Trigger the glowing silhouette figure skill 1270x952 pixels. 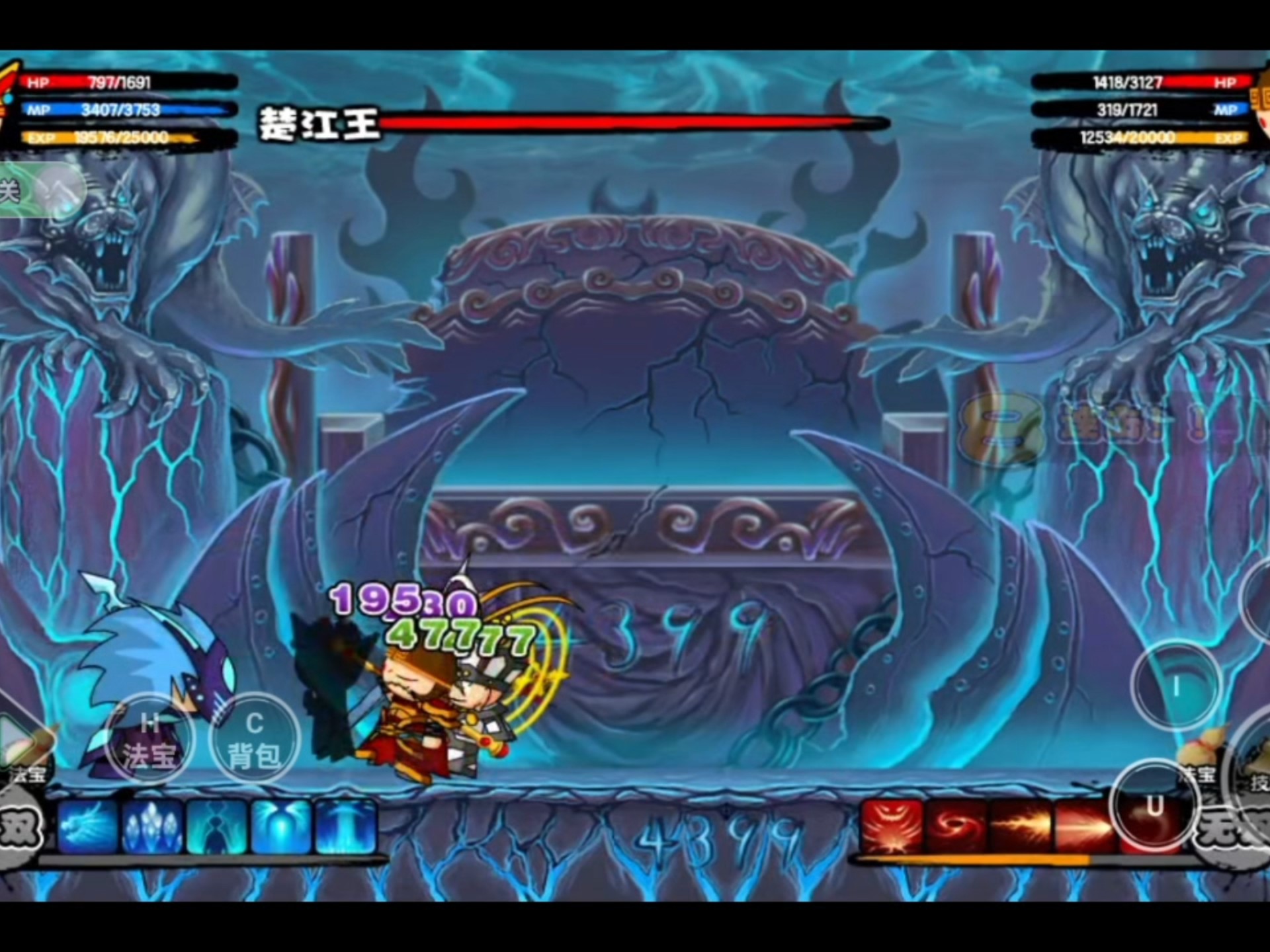[217, 826]
